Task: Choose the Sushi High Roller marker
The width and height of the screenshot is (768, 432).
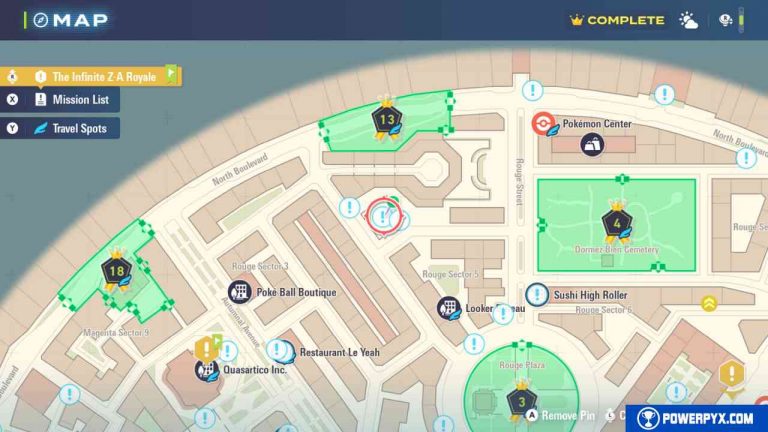Action: pos(537,295)
